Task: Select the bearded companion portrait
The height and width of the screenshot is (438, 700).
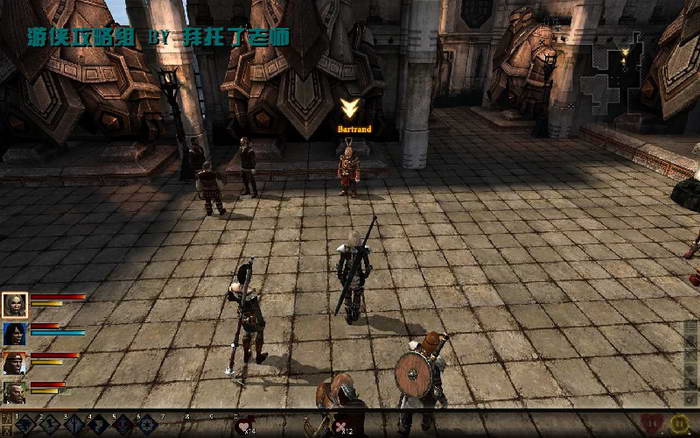Action: [x=15, y=392]
